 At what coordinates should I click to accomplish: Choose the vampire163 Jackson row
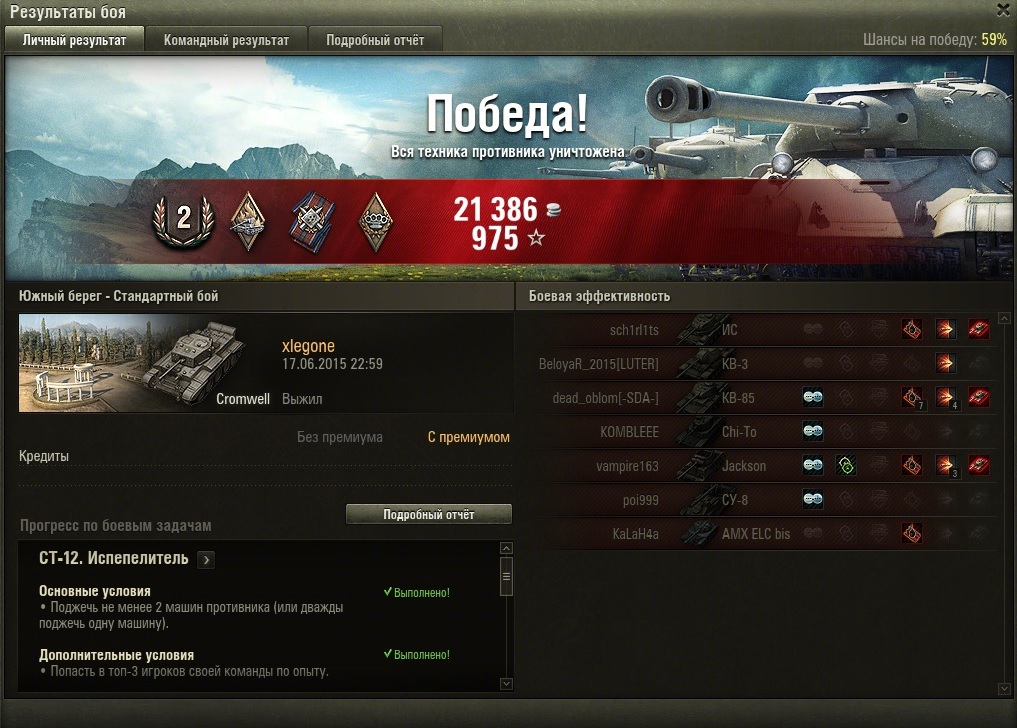coord(760,466)
